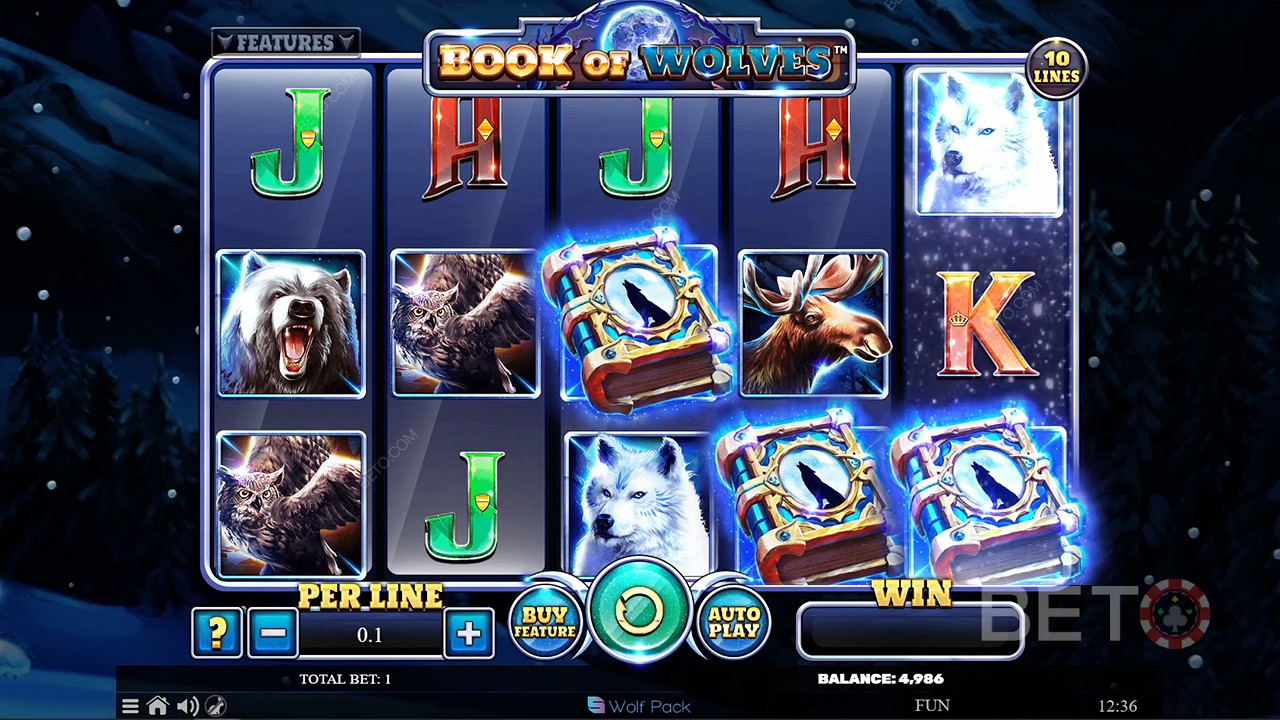
Task: Increase the per line bet with plus
Action: [x=469, y=633]
